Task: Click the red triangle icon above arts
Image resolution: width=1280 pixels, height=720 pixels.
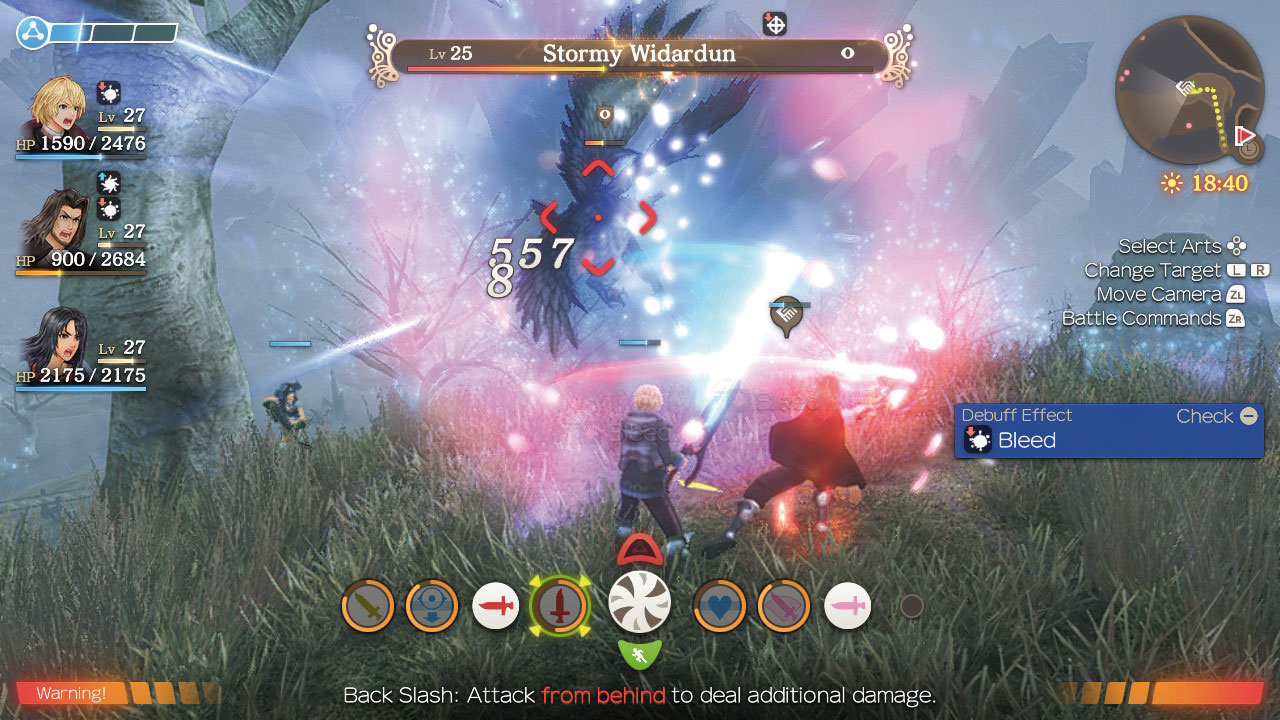Action: pyautogui.click(x=640, y=549)
